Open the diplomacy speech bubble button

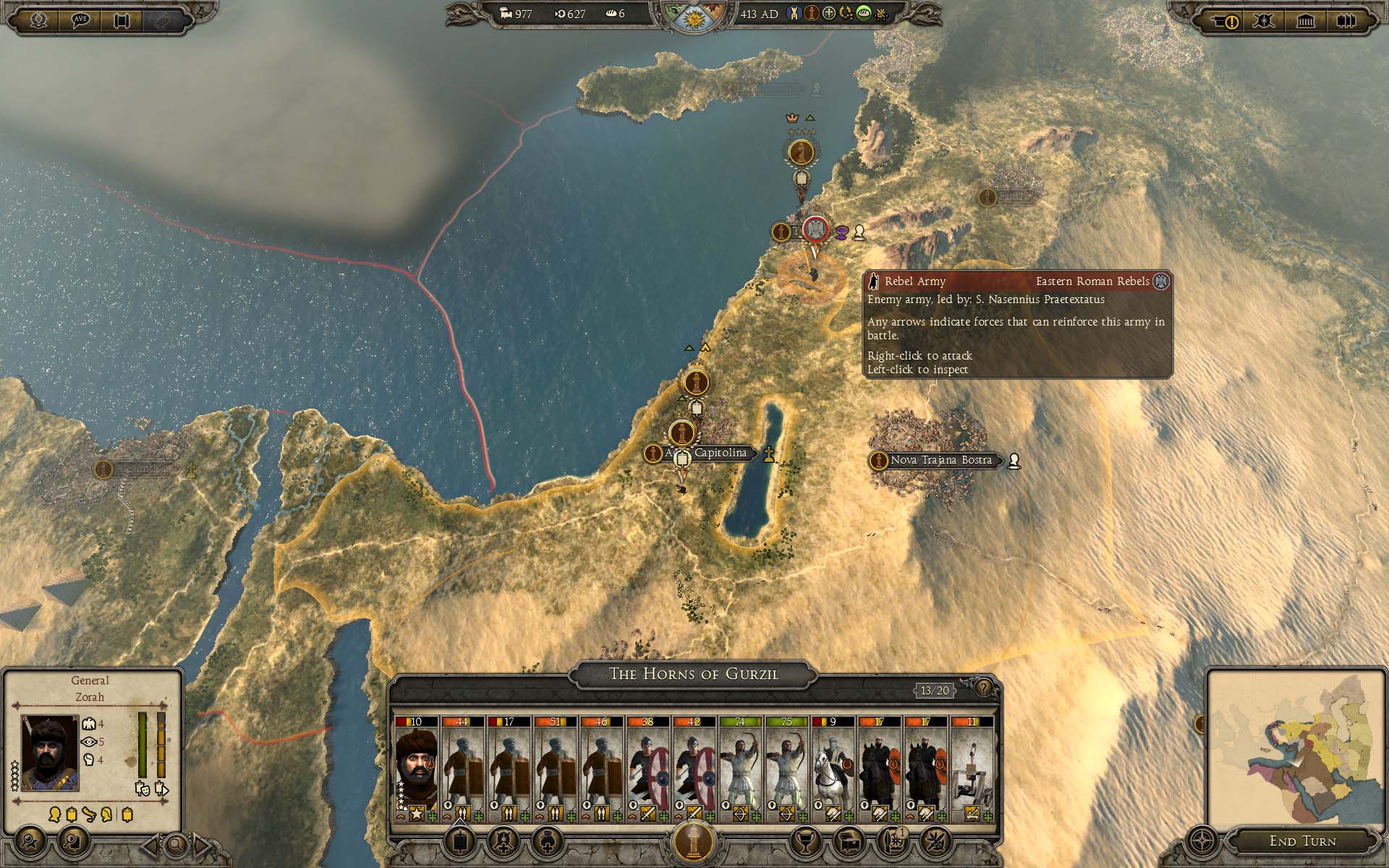pos(80,20)
